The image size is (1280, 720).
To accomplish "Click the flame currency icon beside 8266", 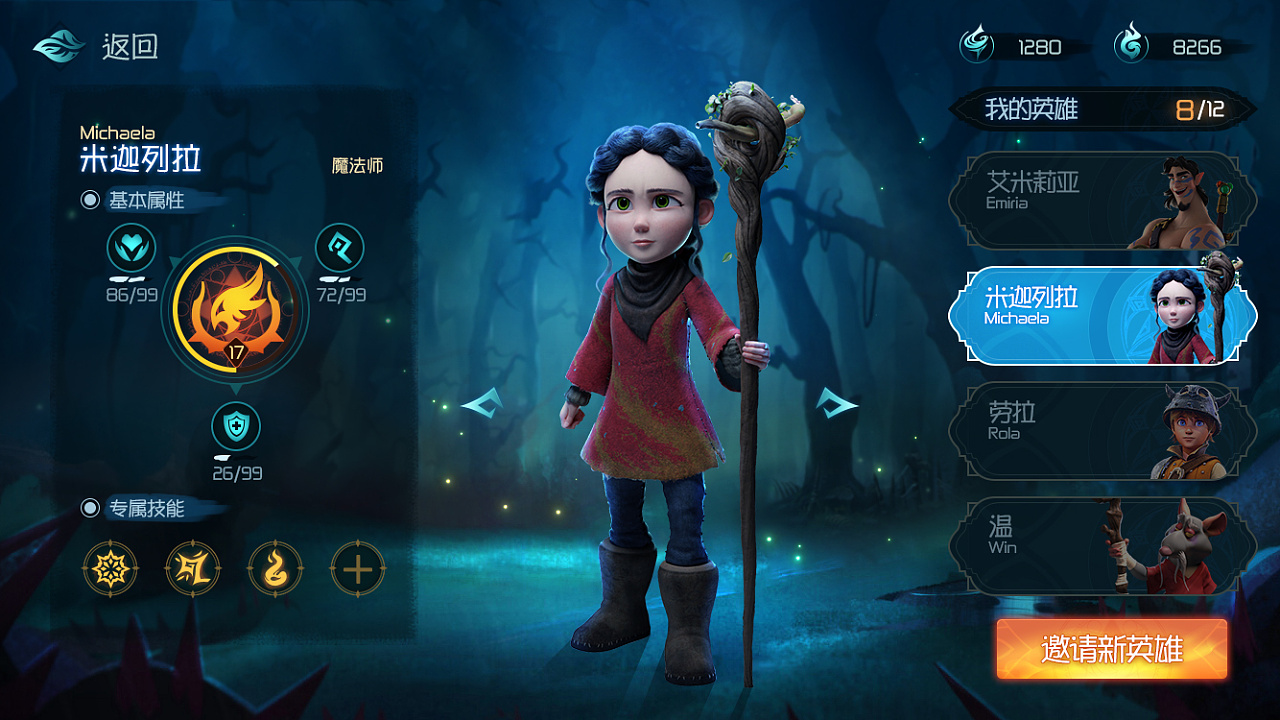I will coord(1128,44).
